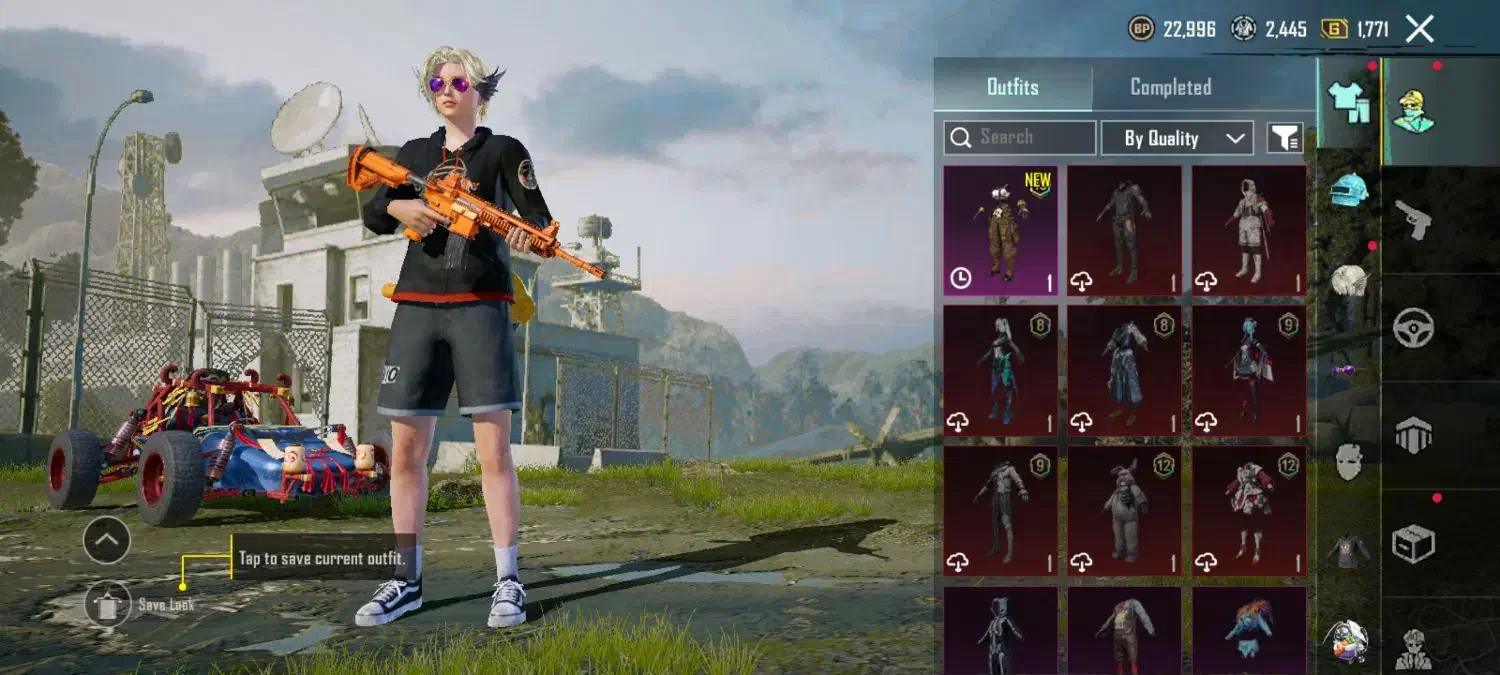This screenshot has height=675, width=1500.
Task: Expand the up-arrow circle button
Action: coord(107,541)
